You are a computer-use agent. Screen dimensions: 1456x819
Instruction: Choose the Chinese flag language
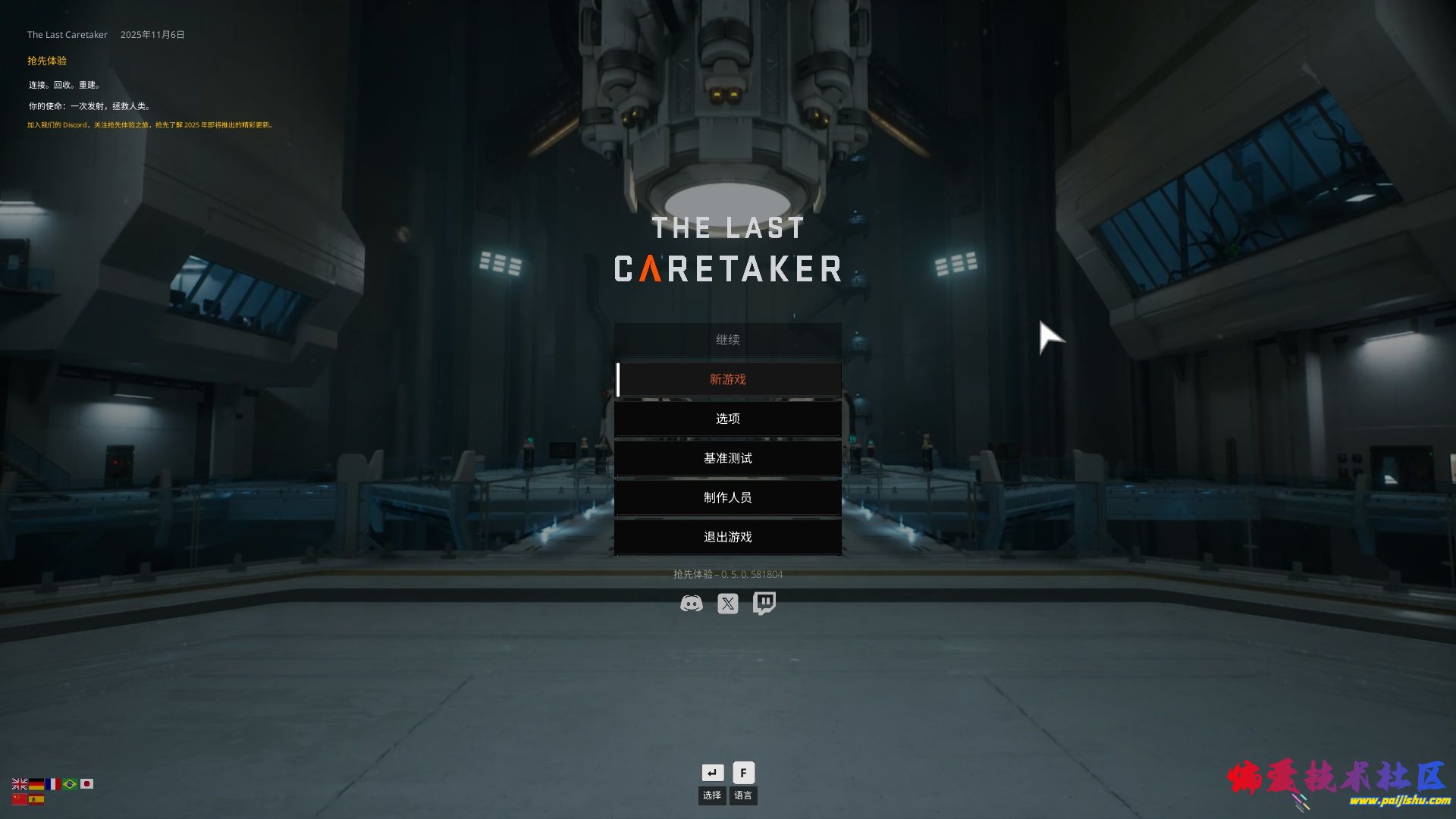[x=20, y=799]
